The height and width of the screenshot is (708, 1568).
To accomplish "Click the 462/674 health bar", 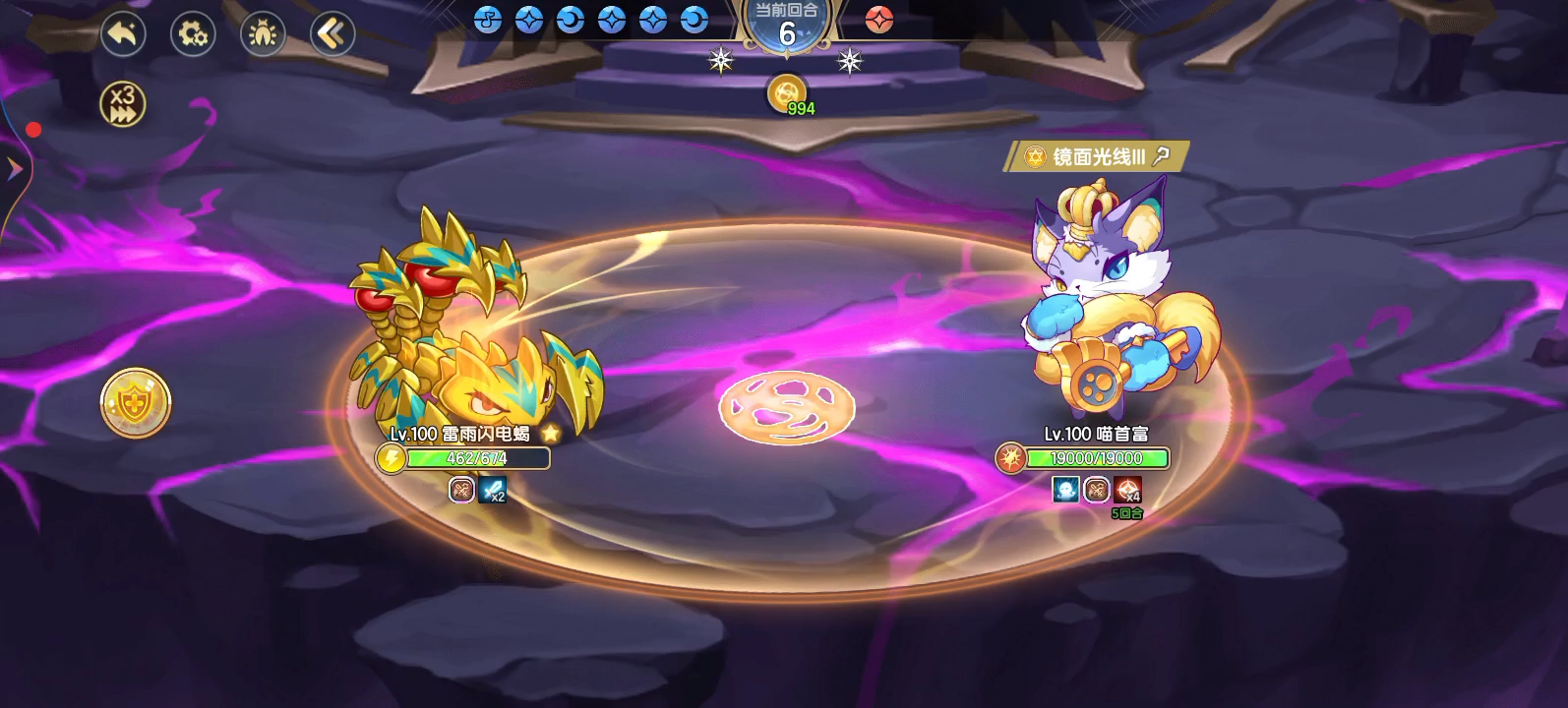I will coord(477,457).
